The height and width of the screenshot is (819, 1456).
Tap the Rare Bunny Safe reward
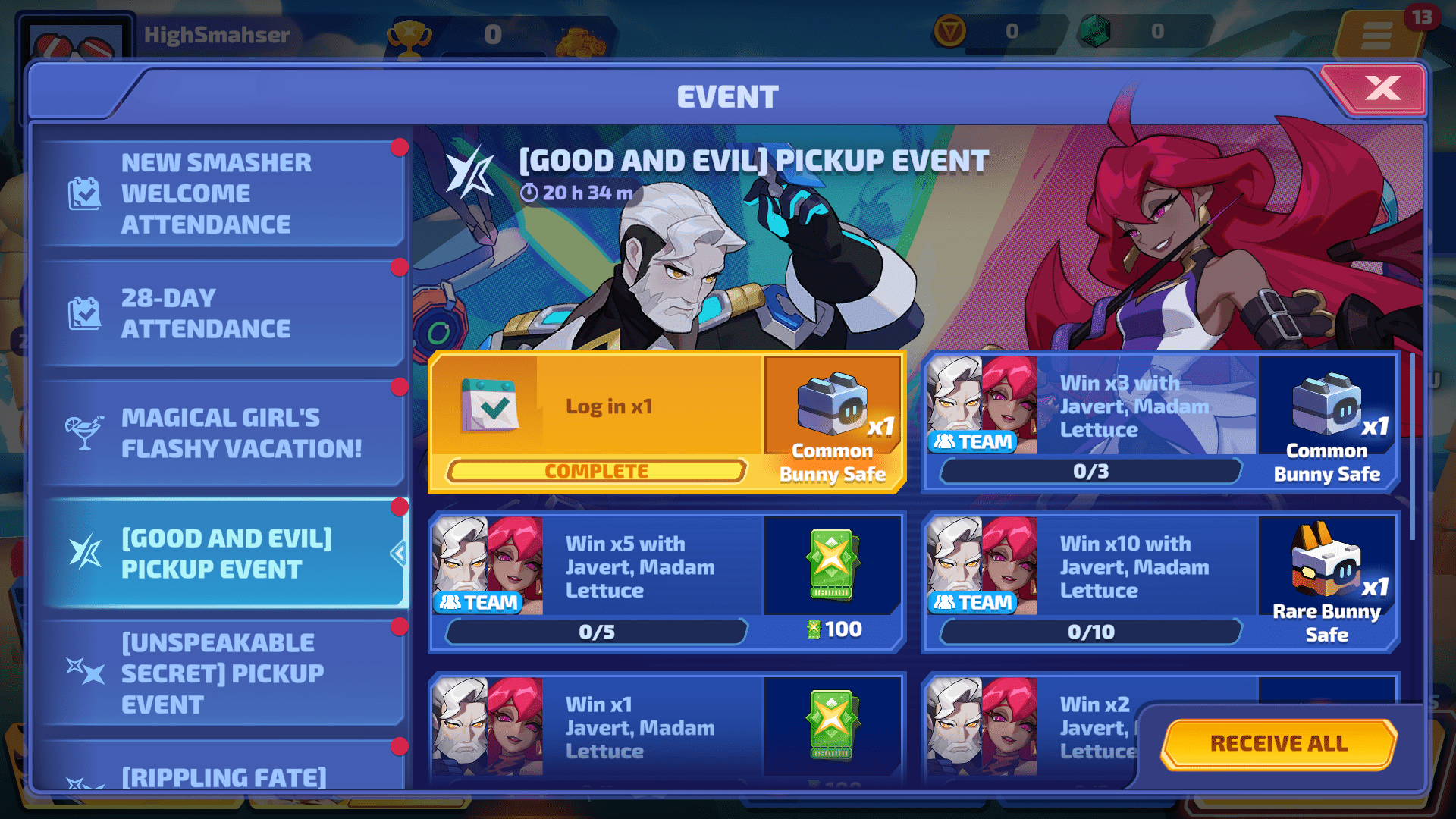pyautogui.click(x=1326, y=580)
